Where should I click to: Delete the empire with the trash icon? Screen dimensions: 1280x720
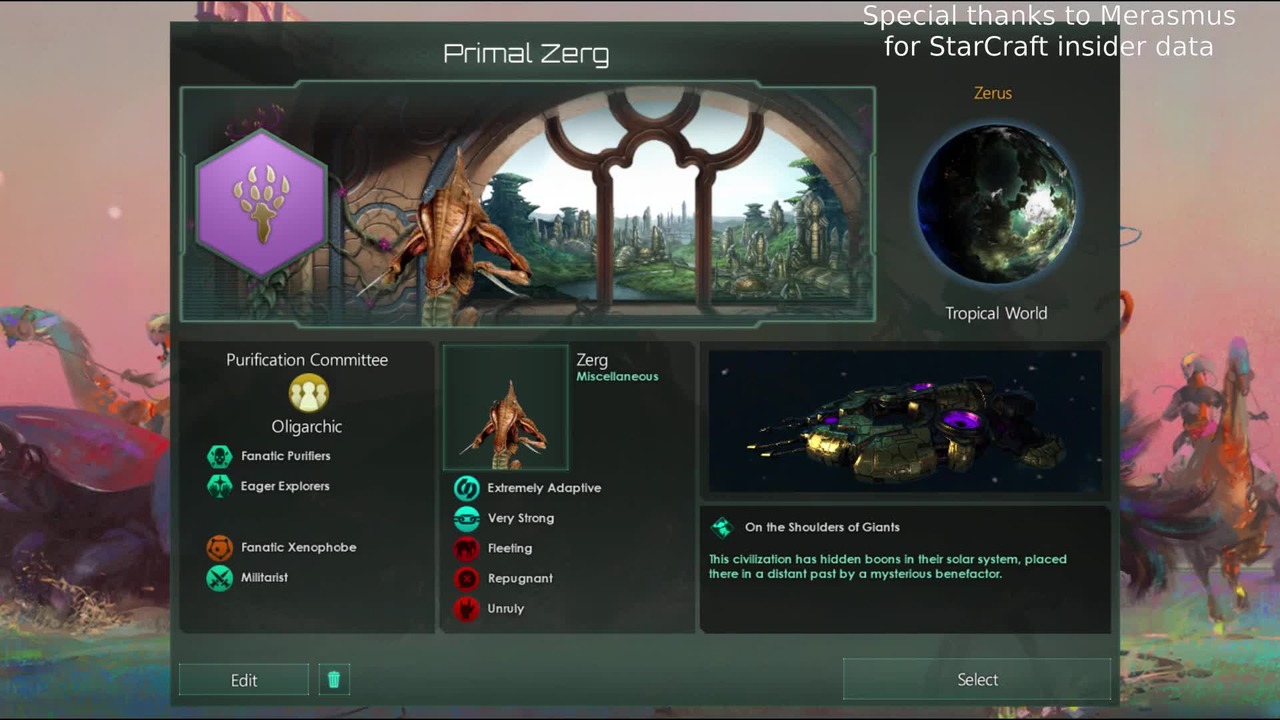(x=334, y=680)
